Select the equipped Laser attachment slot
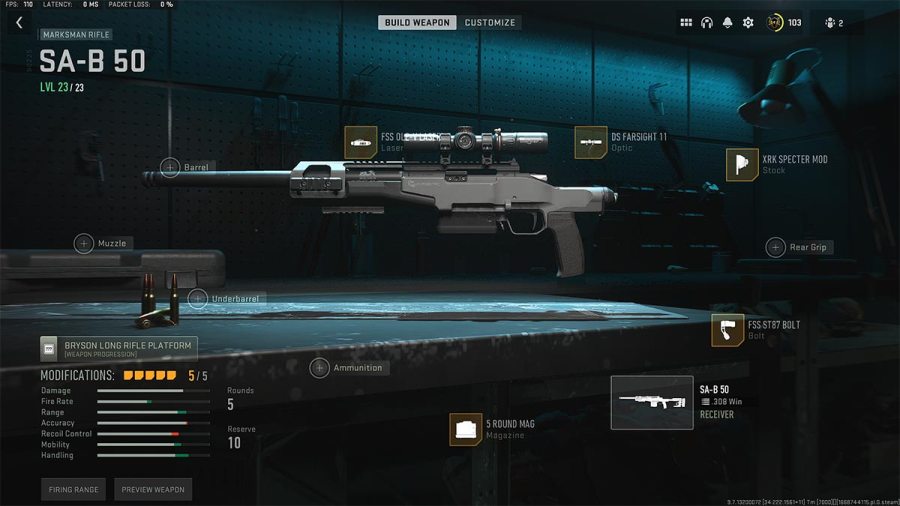The height and width of the screenshot is (506, 900). click(360, 142)
